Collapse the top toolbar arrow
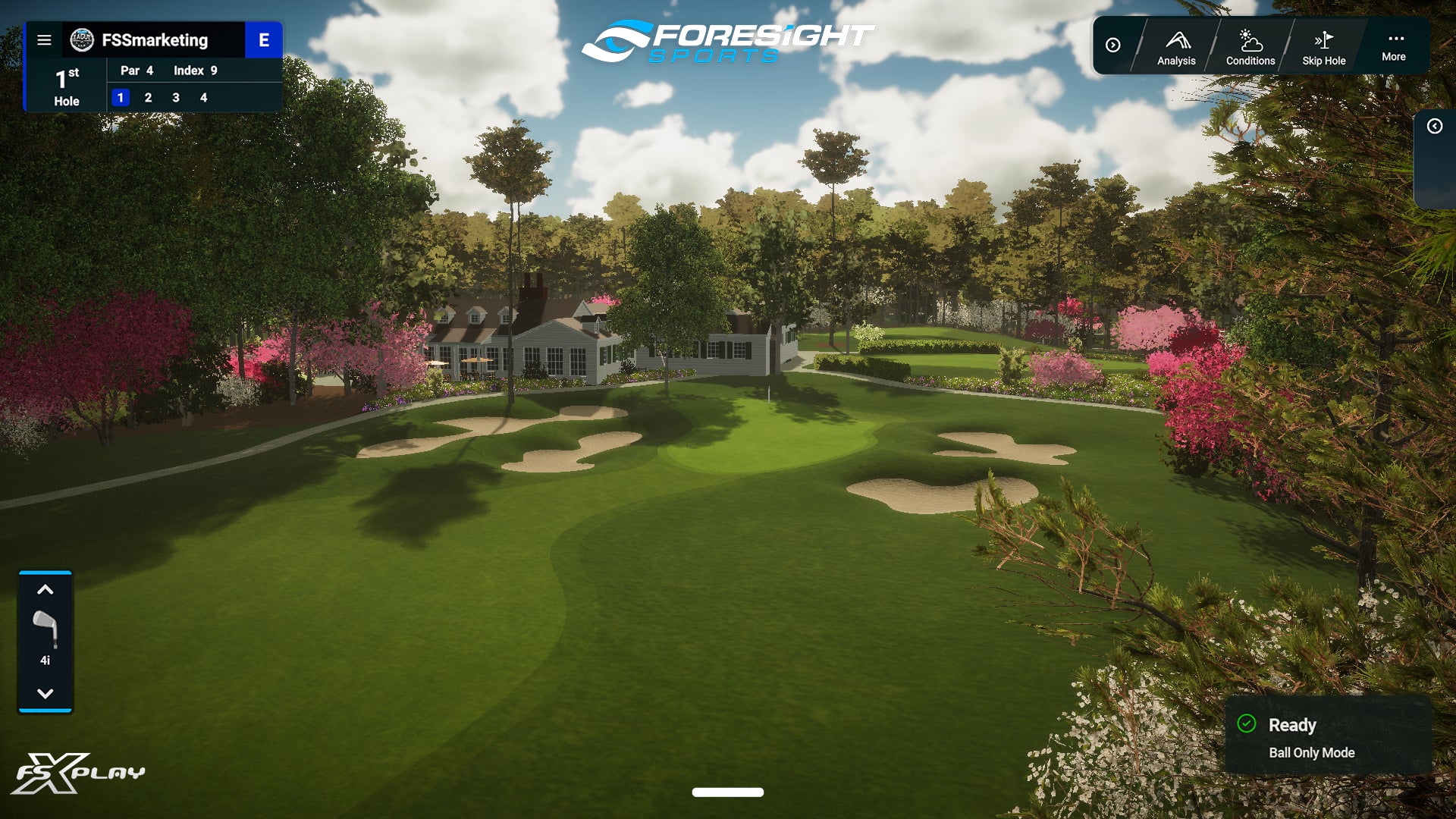This screenshot has width=1456, height=819. click(1112, 45)
